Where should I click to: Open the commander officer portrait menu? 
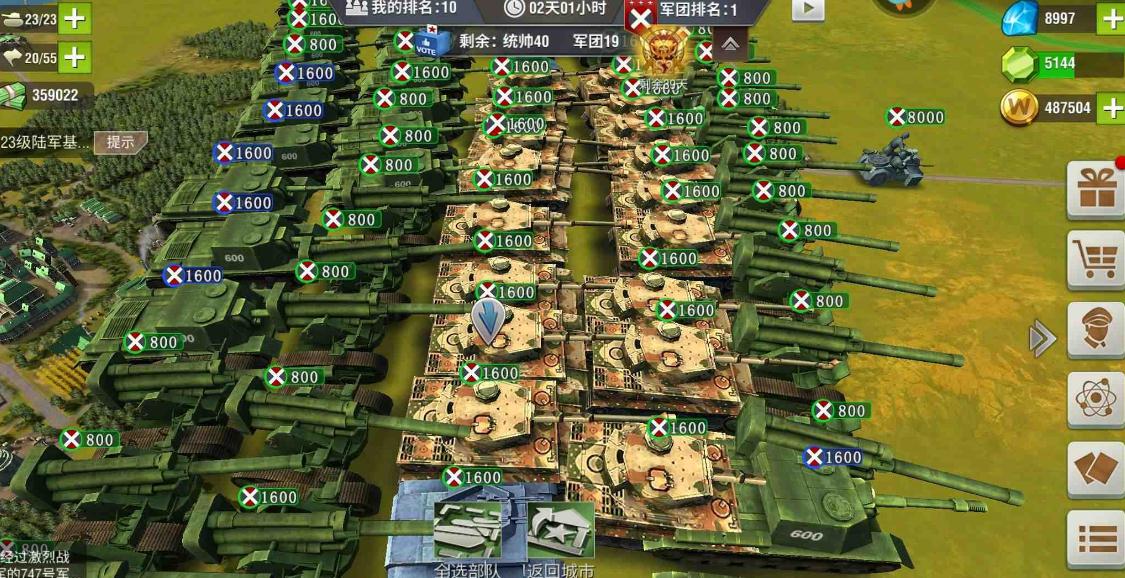1095,329
